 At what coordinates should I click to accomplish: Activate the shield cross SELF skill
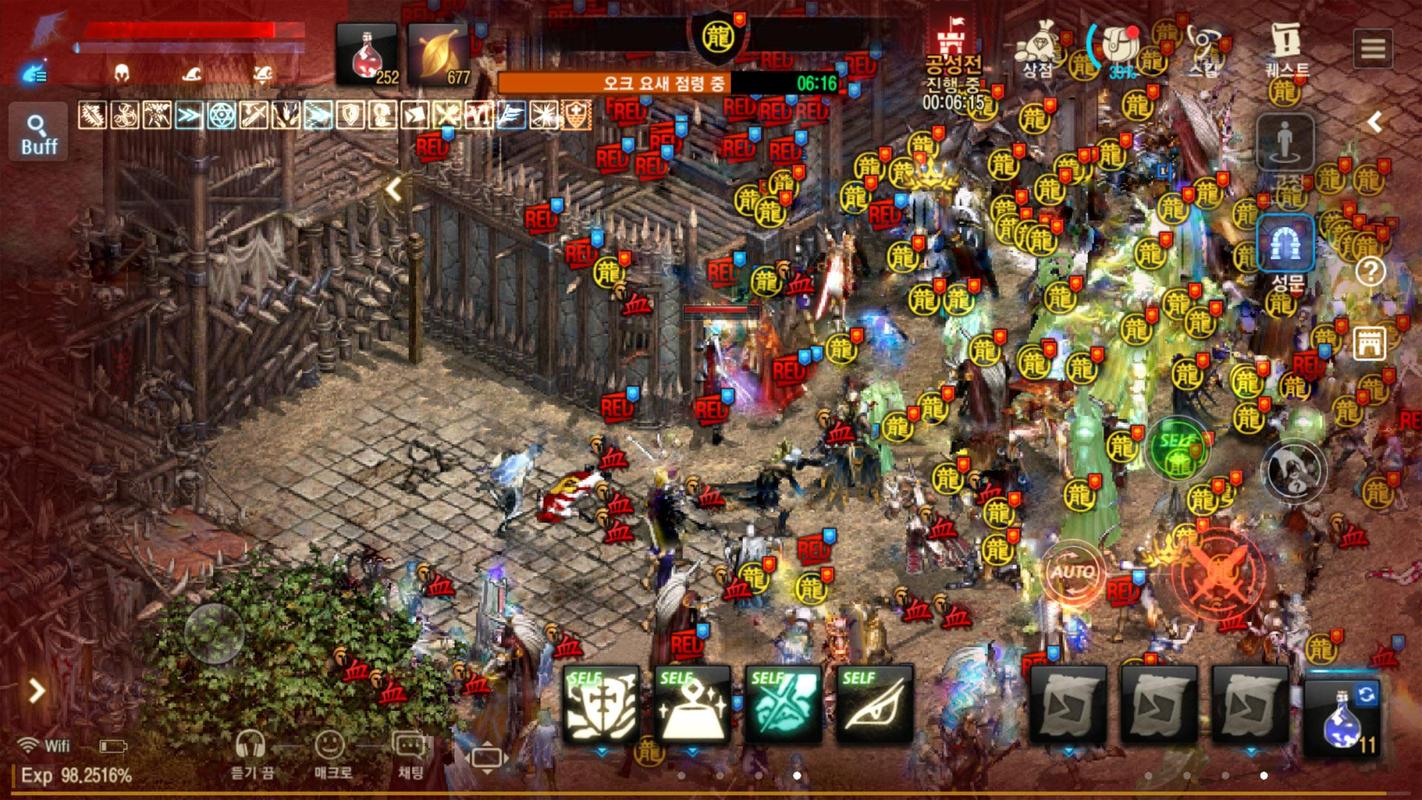[x=602, y=704]
